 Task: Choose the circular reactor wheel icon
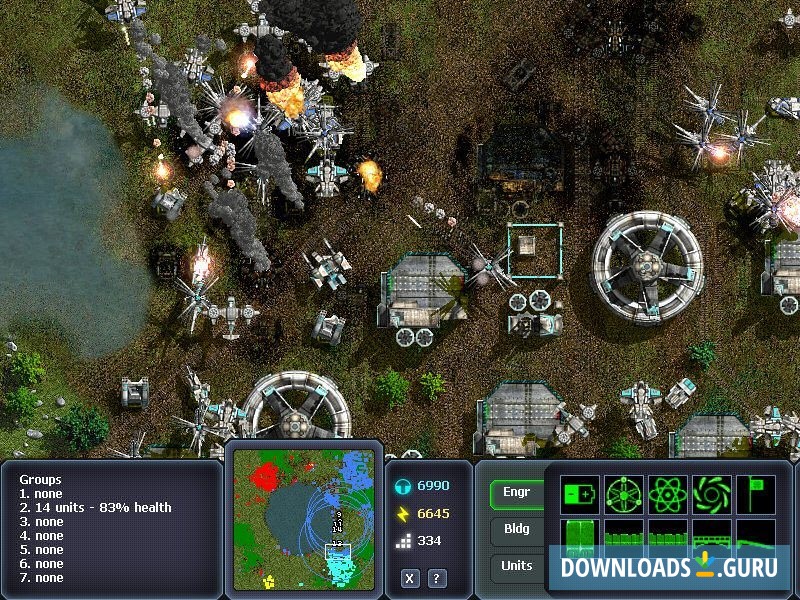[623, 494]
